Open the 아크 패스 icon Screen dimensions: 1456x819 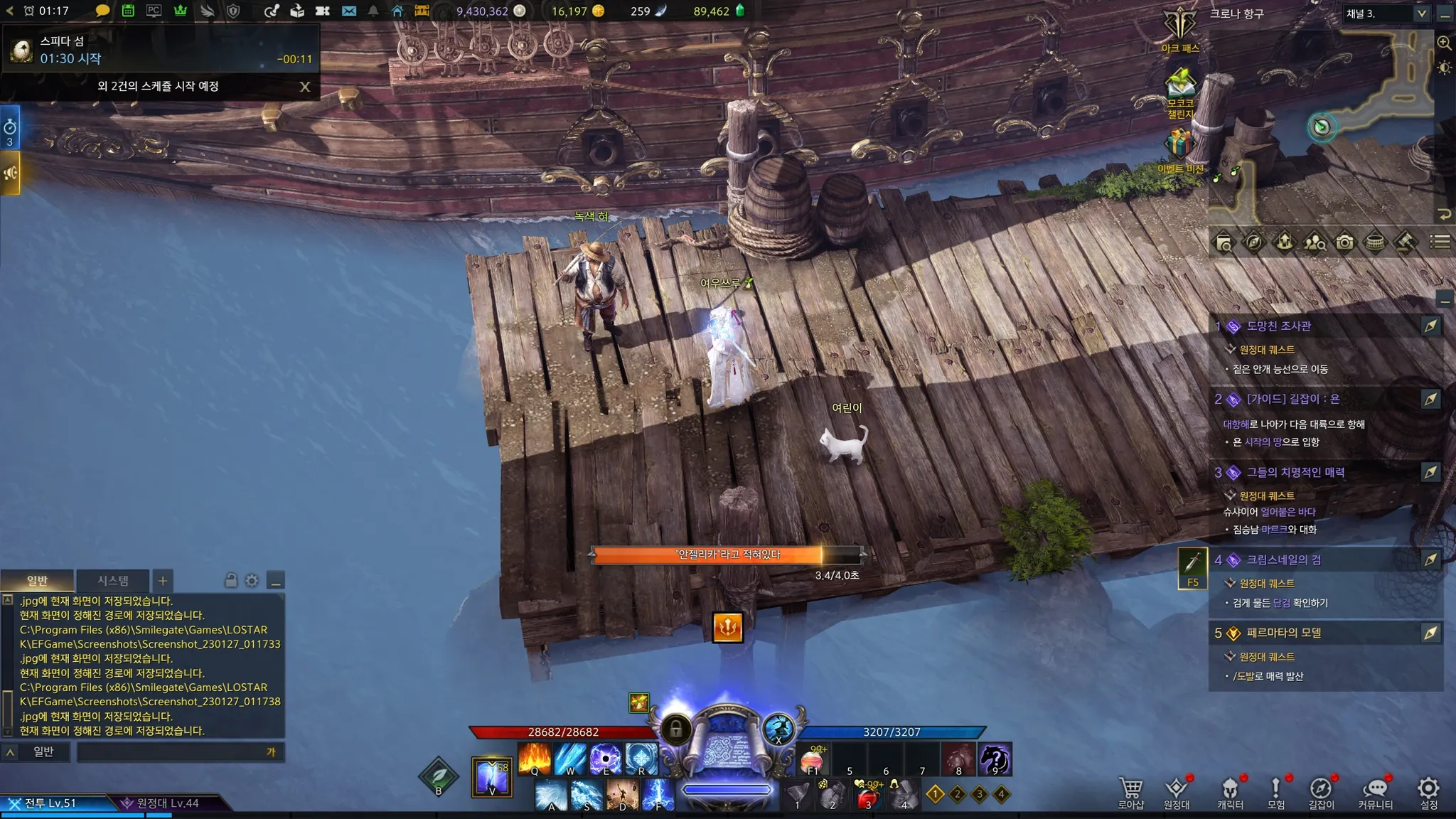(x=1180, y=28)
